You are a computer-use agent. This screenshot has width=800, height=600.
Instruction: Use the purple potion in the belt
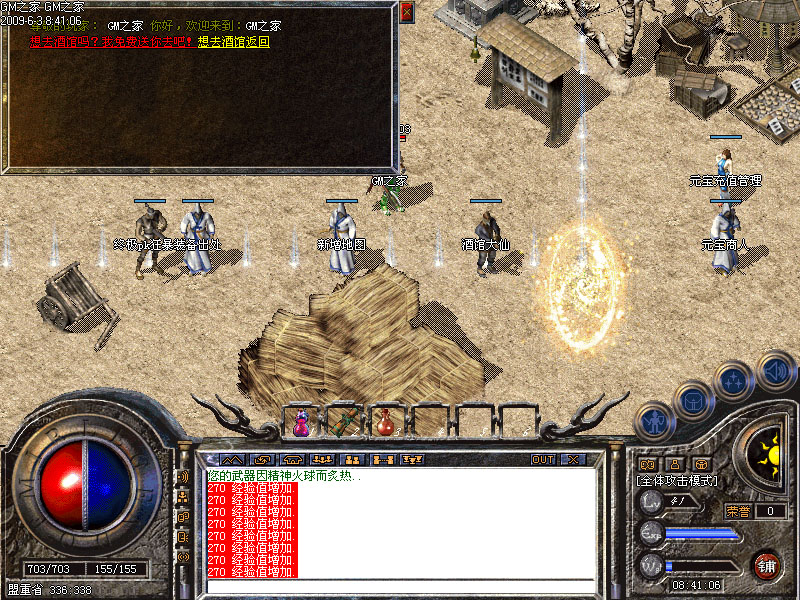pos(301,422)
